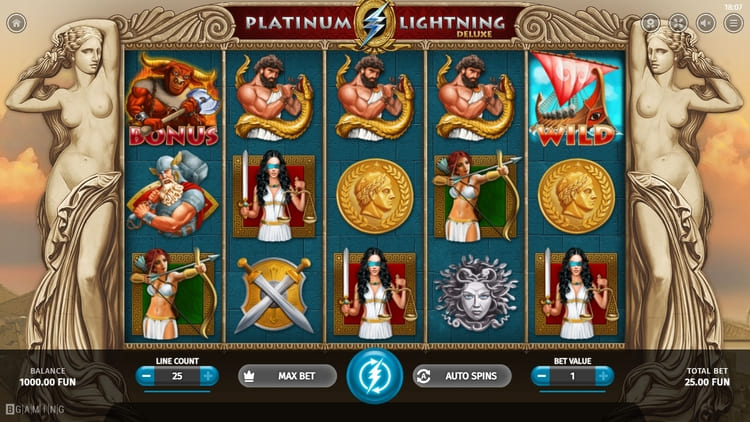Decrease the line count
The height and width of the screenshot is (422, 750).
pyautogui.click(x=146, y=376)
